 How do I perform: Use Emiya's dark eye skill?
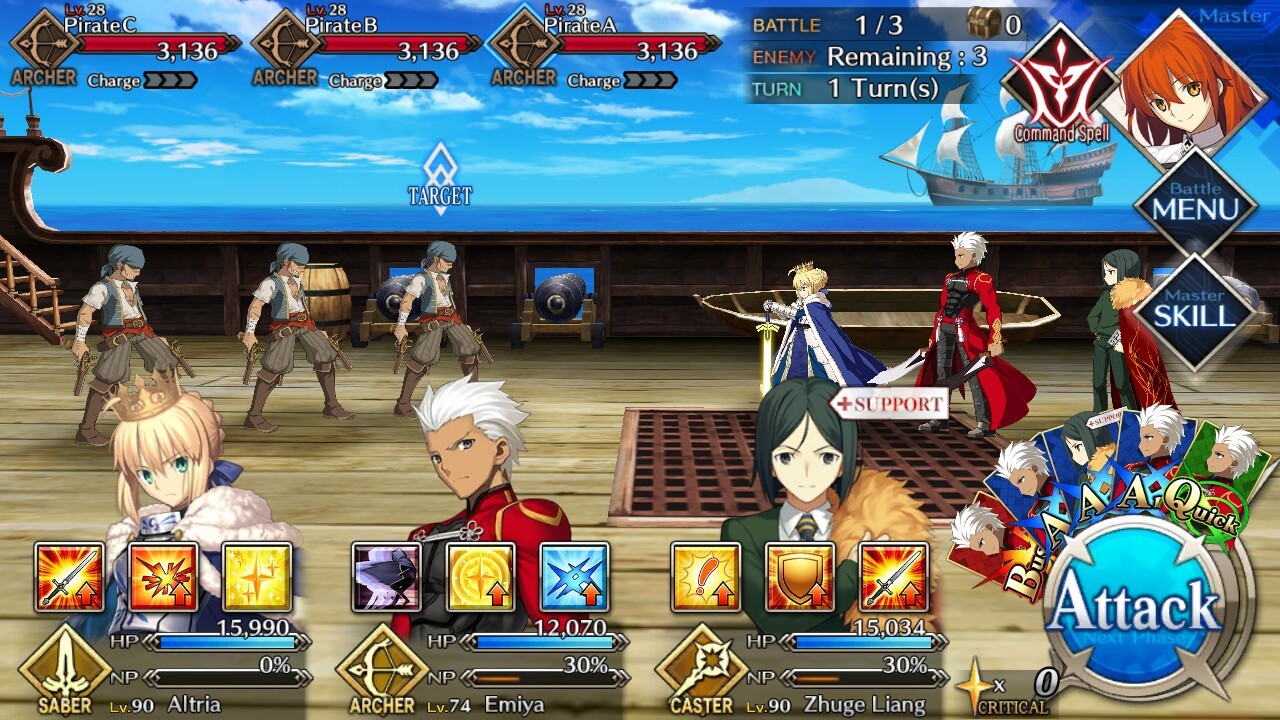[x=386, y=577]
